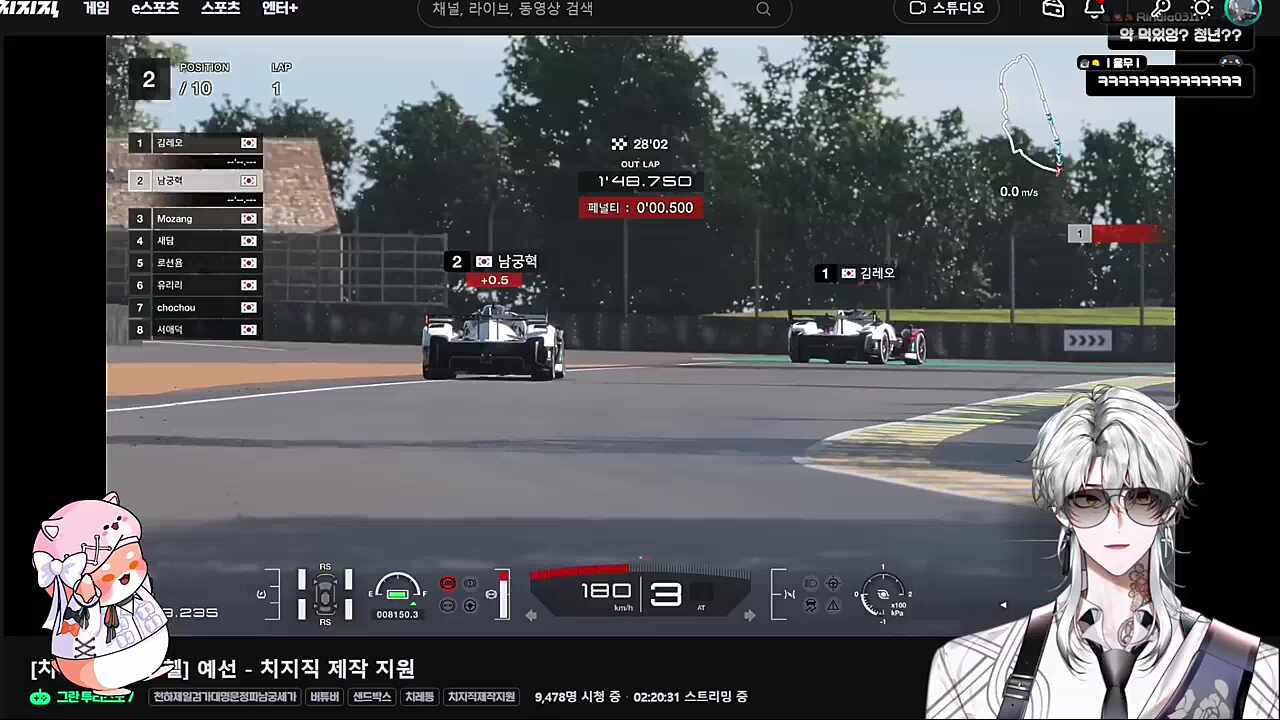Click the channel search input field
This screenshot has width=1280, height=720.
[580, 9]
